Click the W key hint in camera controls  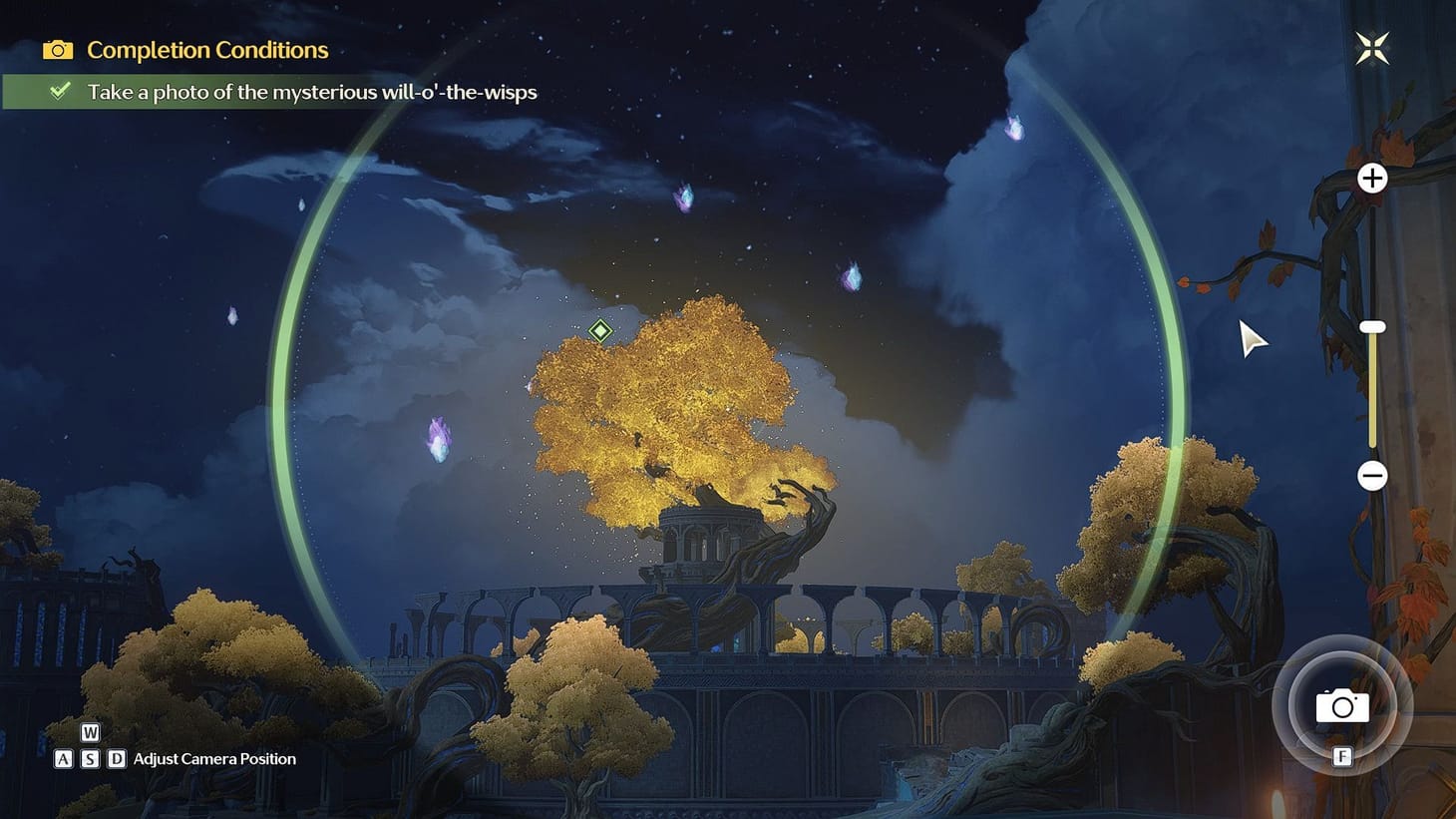pyautogui.click(x=90, y=734)
